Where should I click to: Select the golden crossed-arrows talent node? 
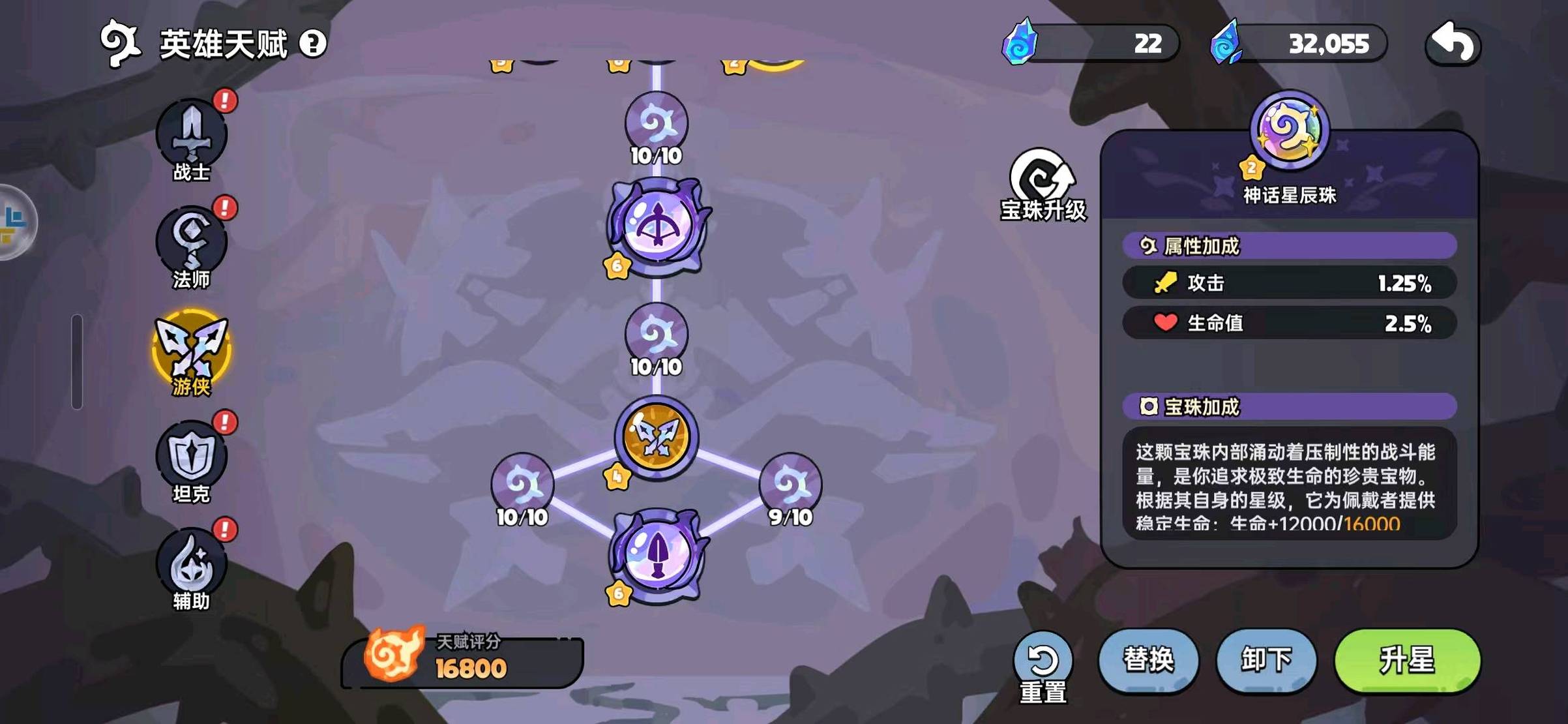657,437
